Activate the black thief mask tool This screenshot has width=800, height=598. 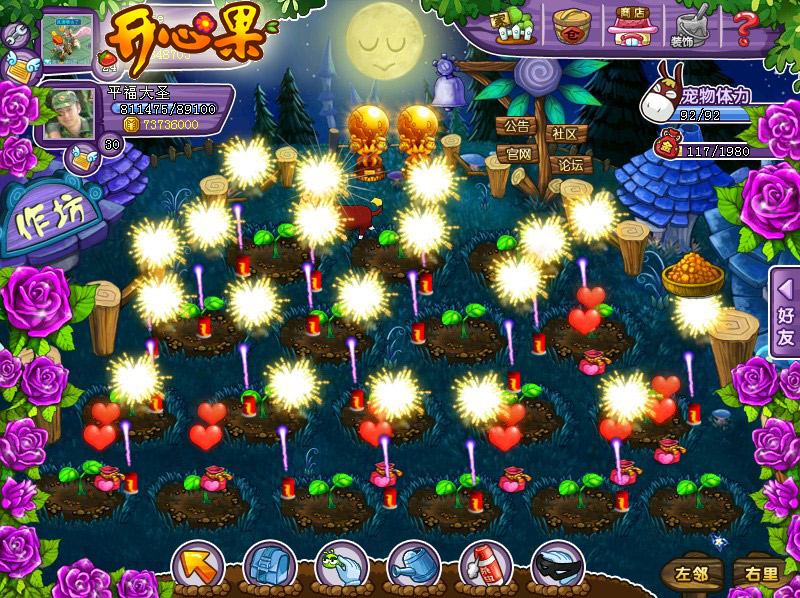[x=557, y=567]
